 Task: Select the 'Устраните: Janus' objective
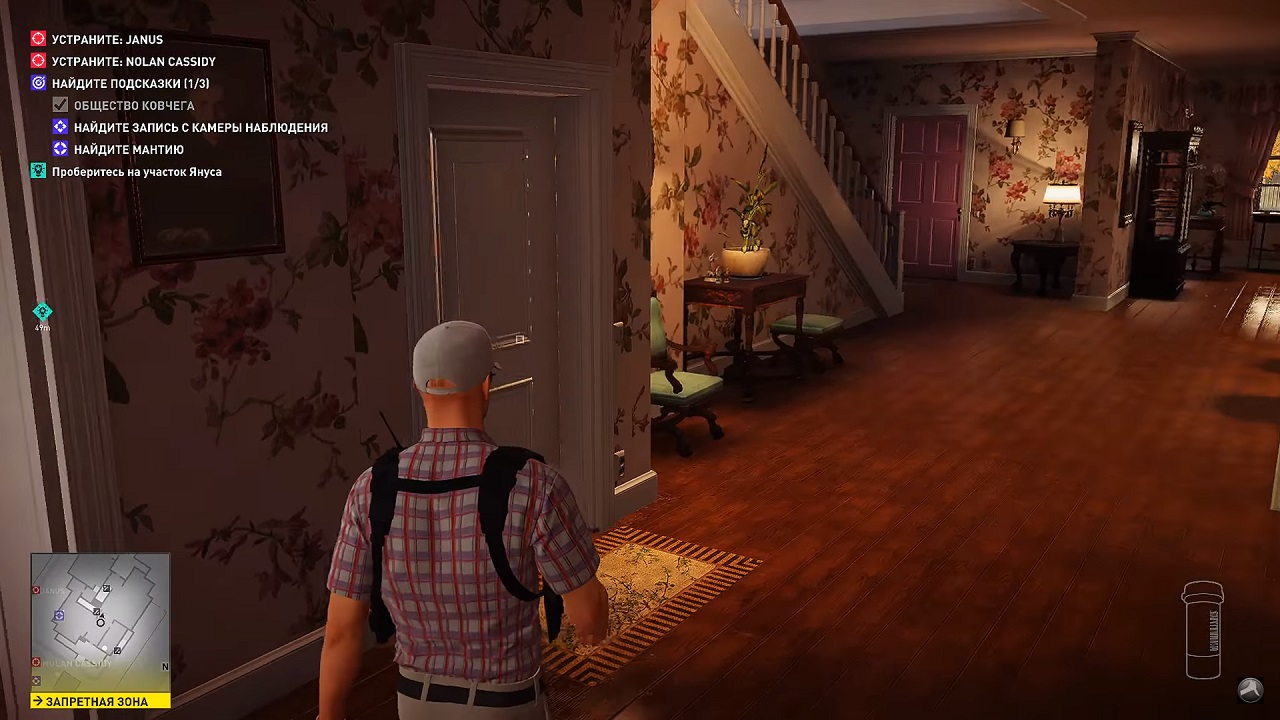(107, 40)
